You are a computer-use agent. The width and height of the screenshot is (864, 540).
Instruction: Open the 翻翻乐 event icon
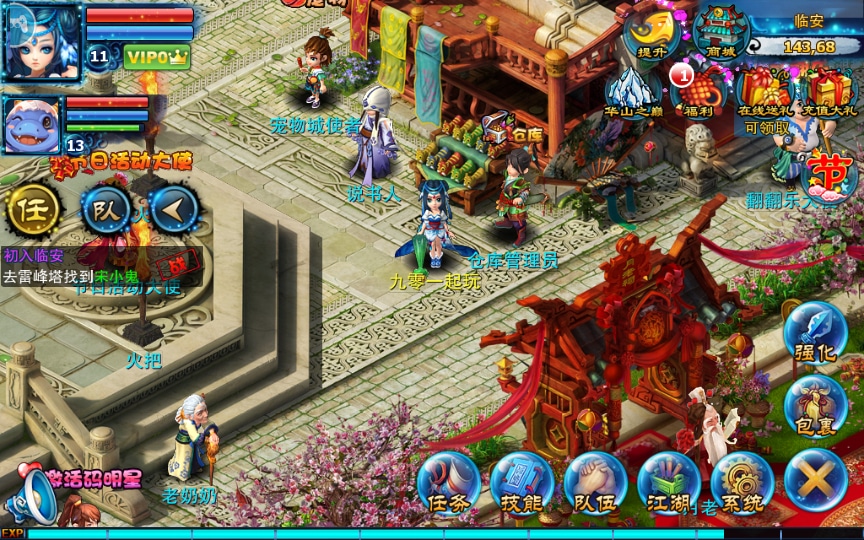(828, 178)
